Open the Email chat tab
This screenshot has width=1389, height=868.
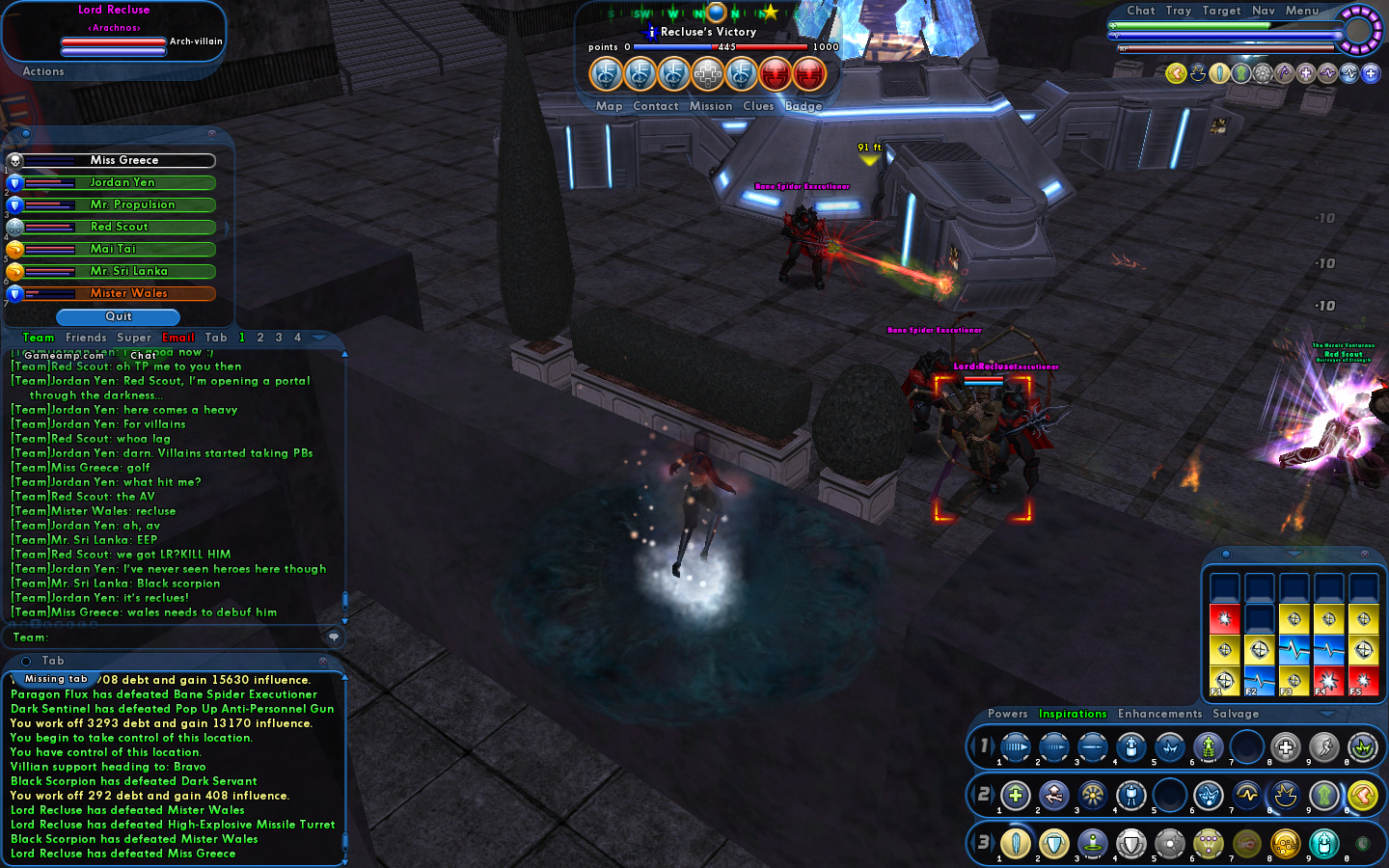click(178, 338)
